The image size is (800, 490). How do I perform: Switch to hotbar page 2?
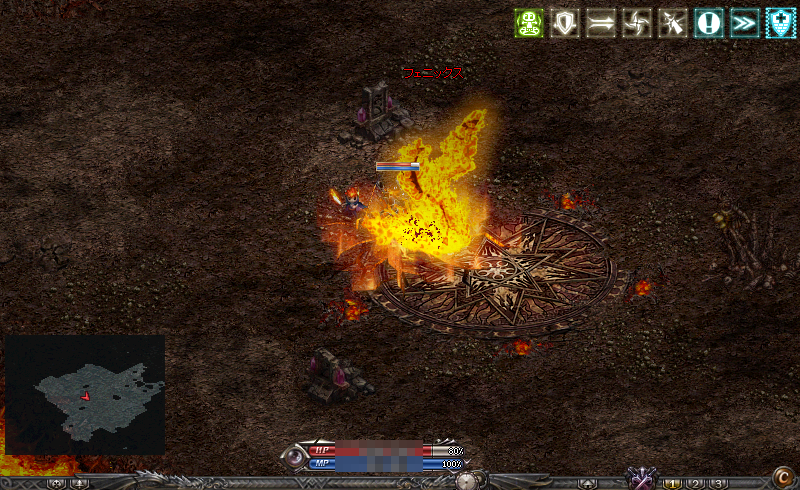click(695, 484)
